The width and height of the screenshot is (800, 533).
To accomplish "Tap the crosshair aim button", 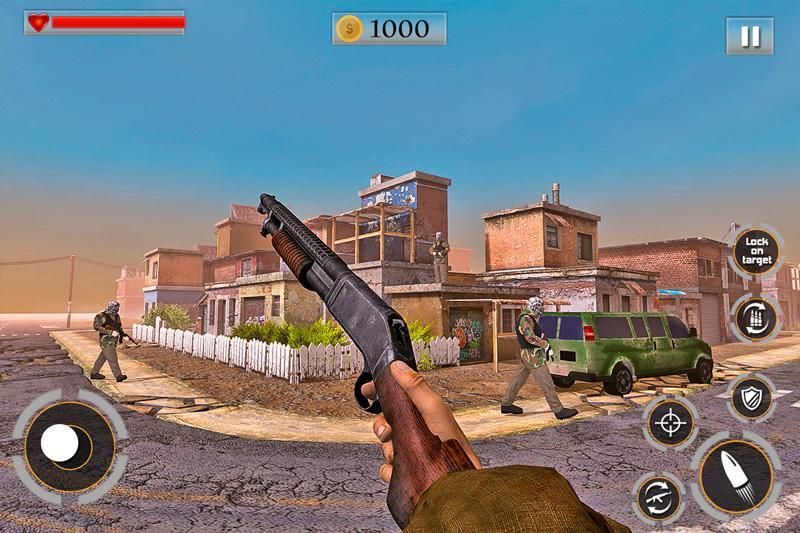I will [670, 422].
